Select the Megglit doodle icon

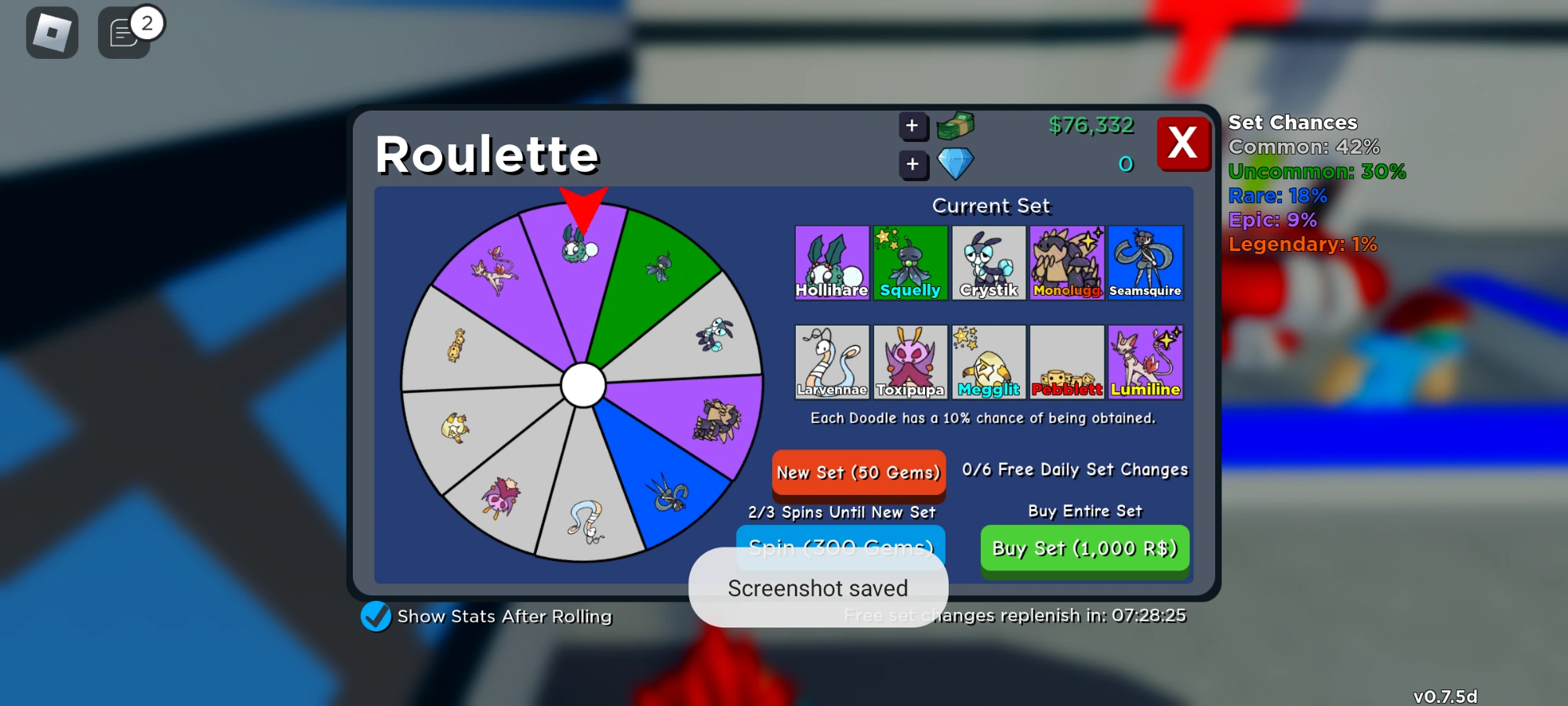pyautogui.click(x=988, y=362)
